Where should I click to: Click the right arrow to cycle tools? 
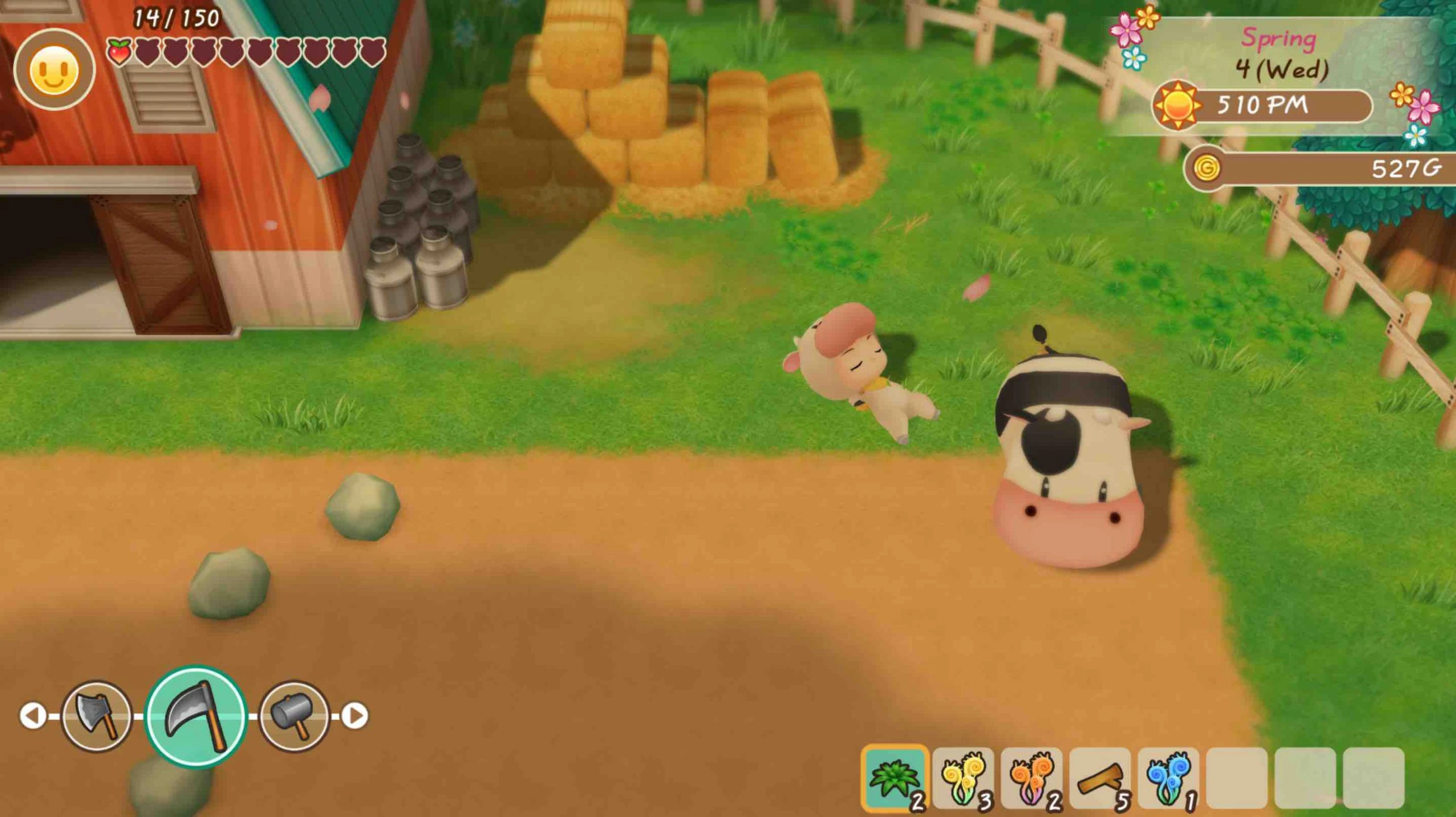tap(356, 716)
